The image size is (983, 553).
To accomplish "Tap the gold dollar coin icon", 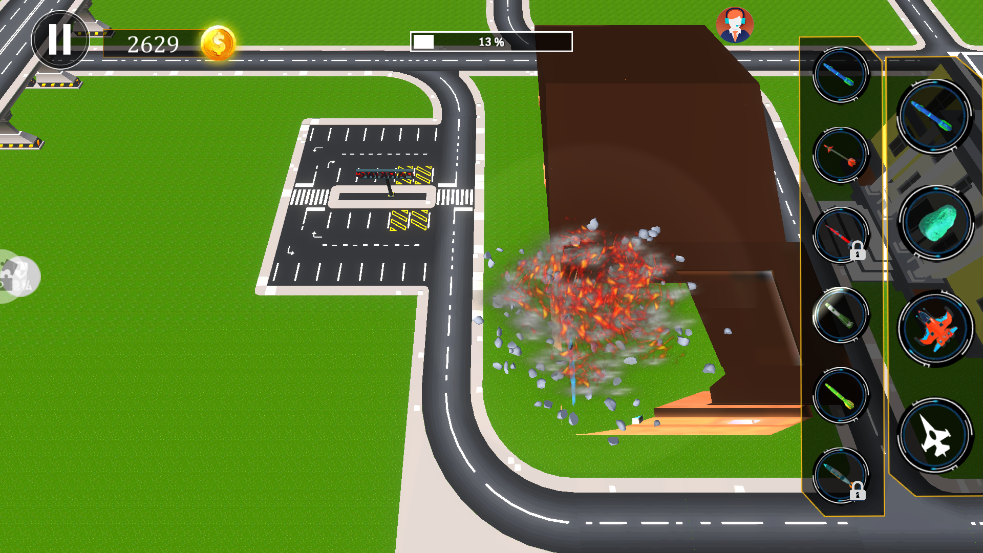I will 218,43.
